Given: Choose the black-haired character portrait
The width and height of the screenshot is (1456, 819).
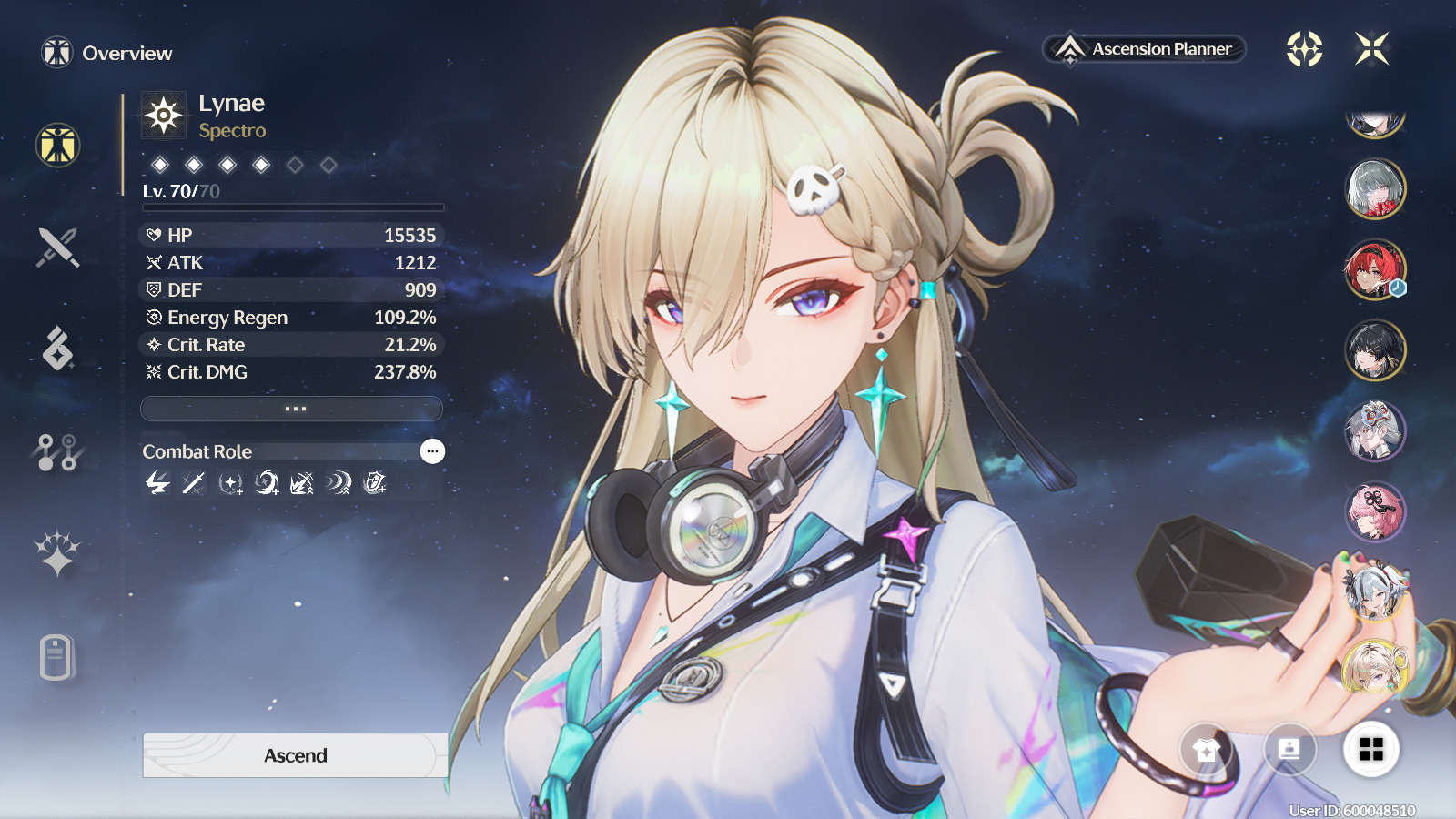Looking at the screenshot, I should pos(1375,350).
